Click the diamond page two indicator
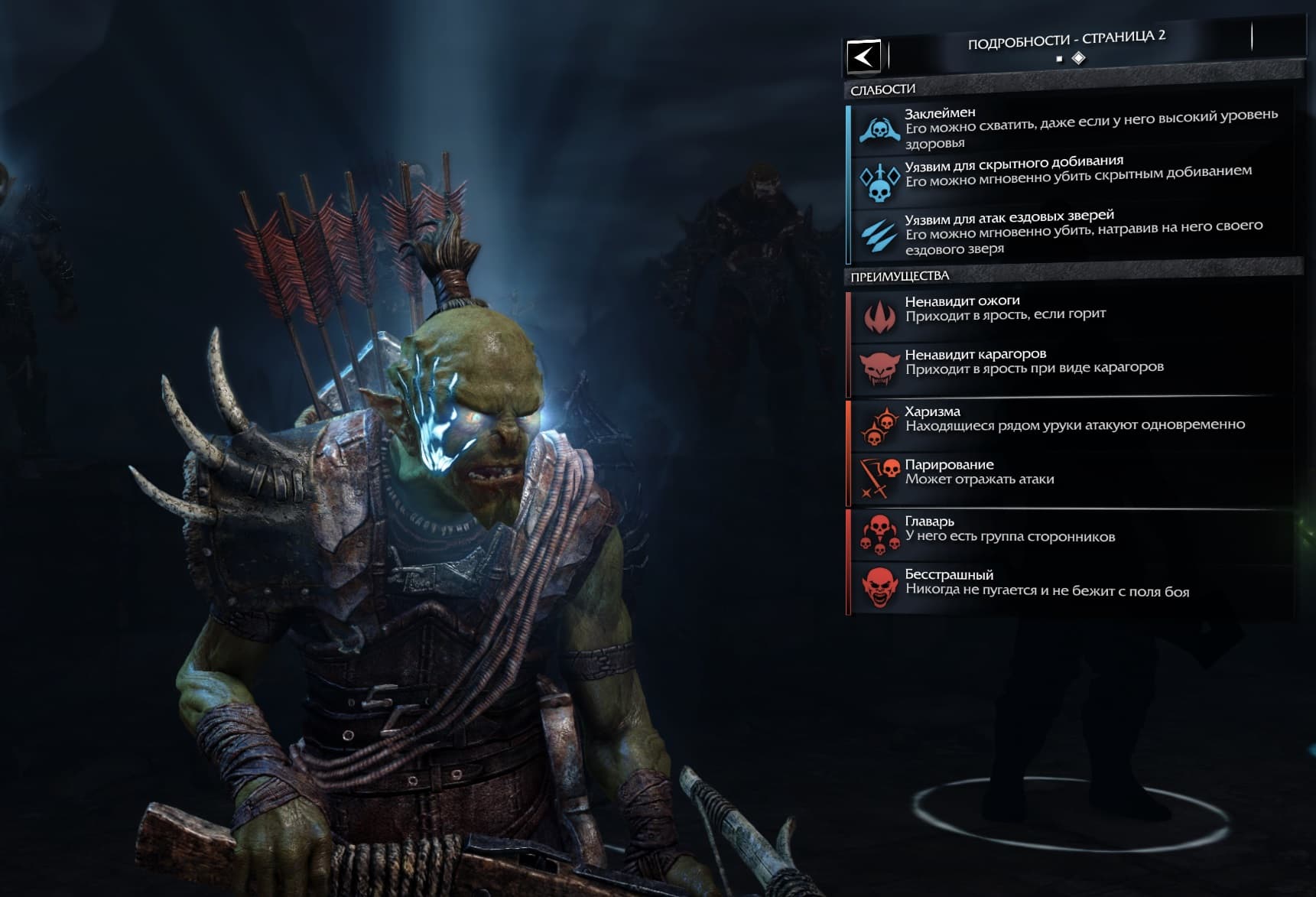The width and height of the screenshot is (1316, 897). tap(1078, 58)
